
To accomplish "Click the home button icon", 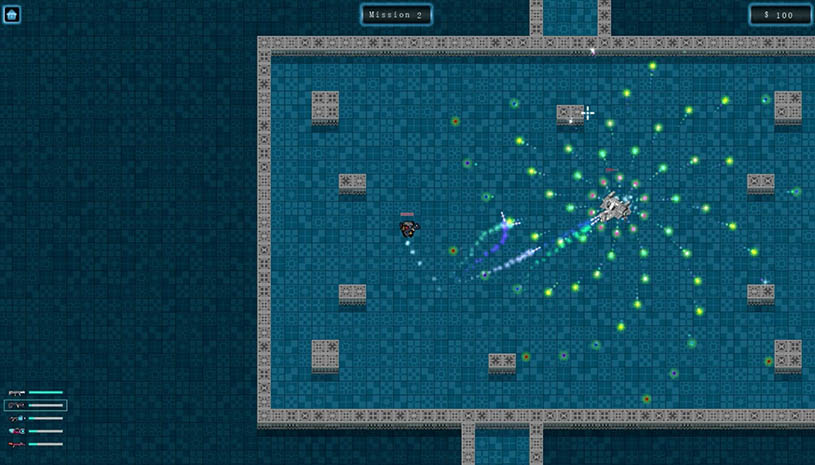I will [12, 14].
